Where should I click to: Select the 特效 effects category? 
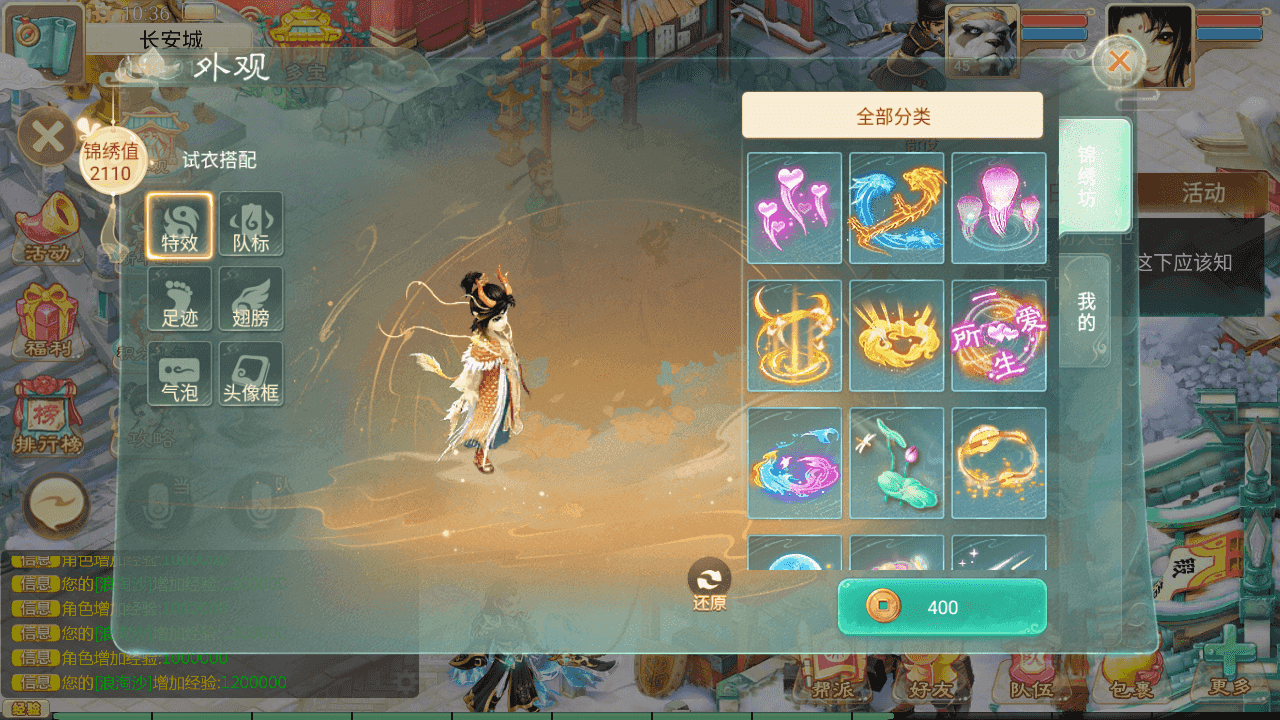pos(180,225)
